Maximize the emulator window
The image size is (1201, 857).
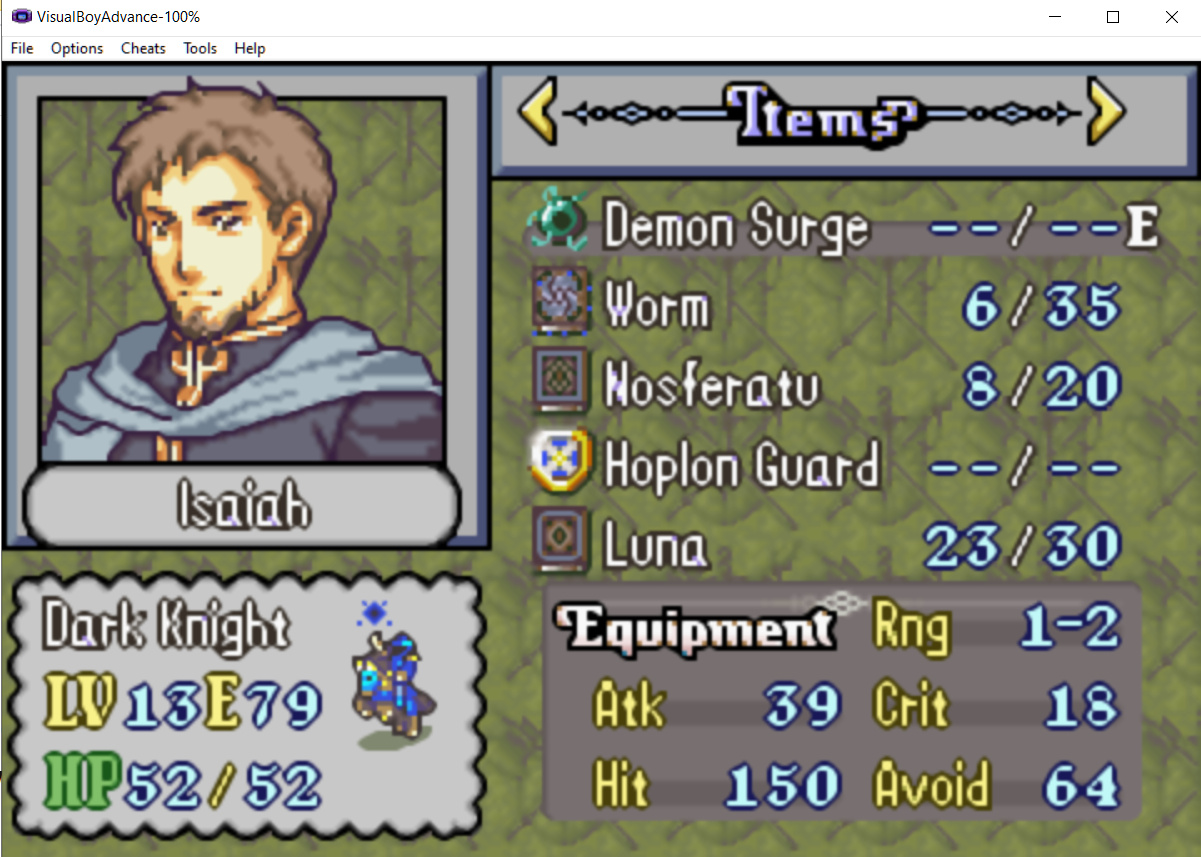click(x=1113, y=17)
